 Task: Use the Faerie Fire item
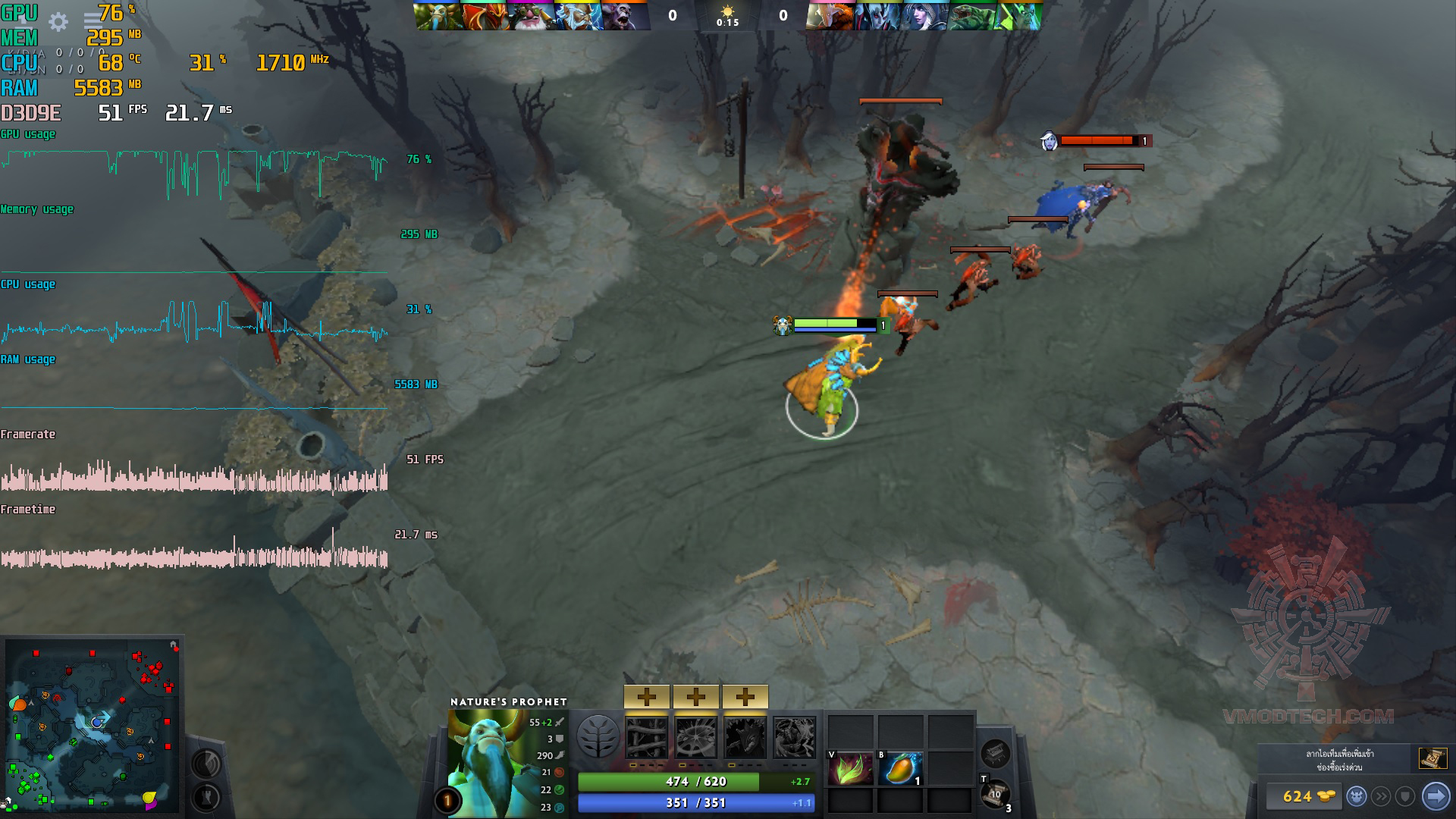(850, 769)
